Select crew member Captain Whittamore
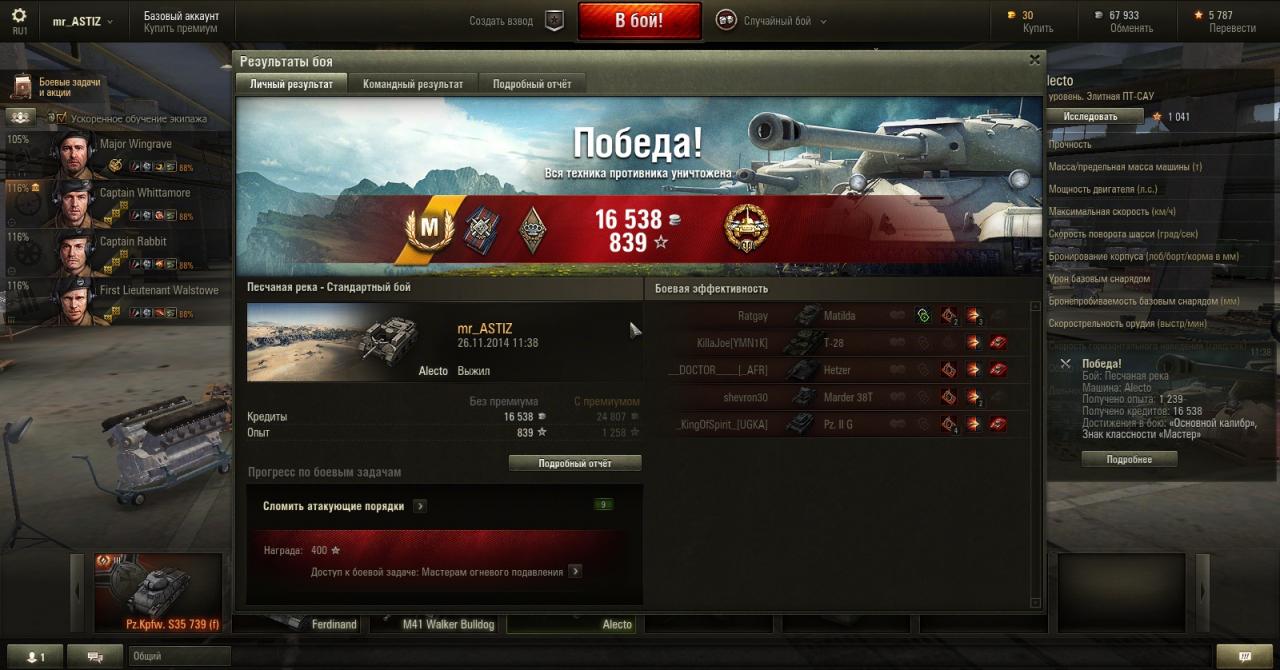The image size is (1280, 670). pyautogui.click(x=144, y=193)
